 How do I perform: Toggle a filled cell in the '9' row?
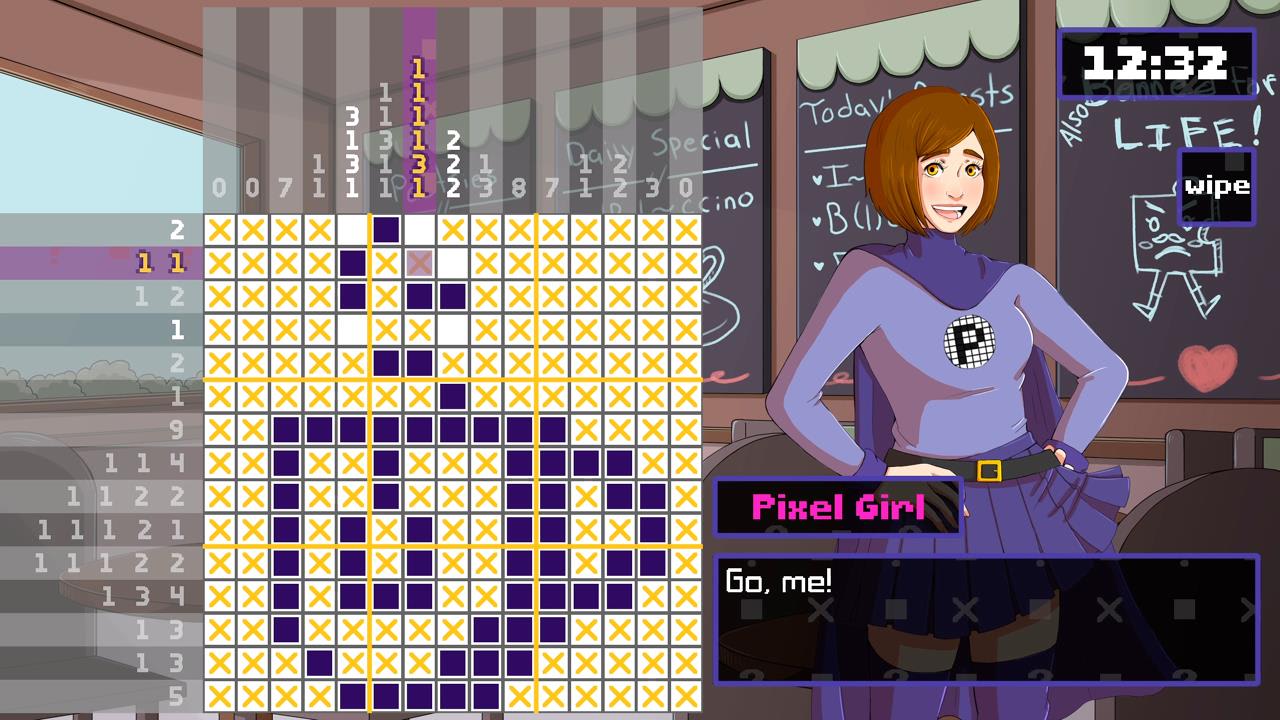click(320, 429)
